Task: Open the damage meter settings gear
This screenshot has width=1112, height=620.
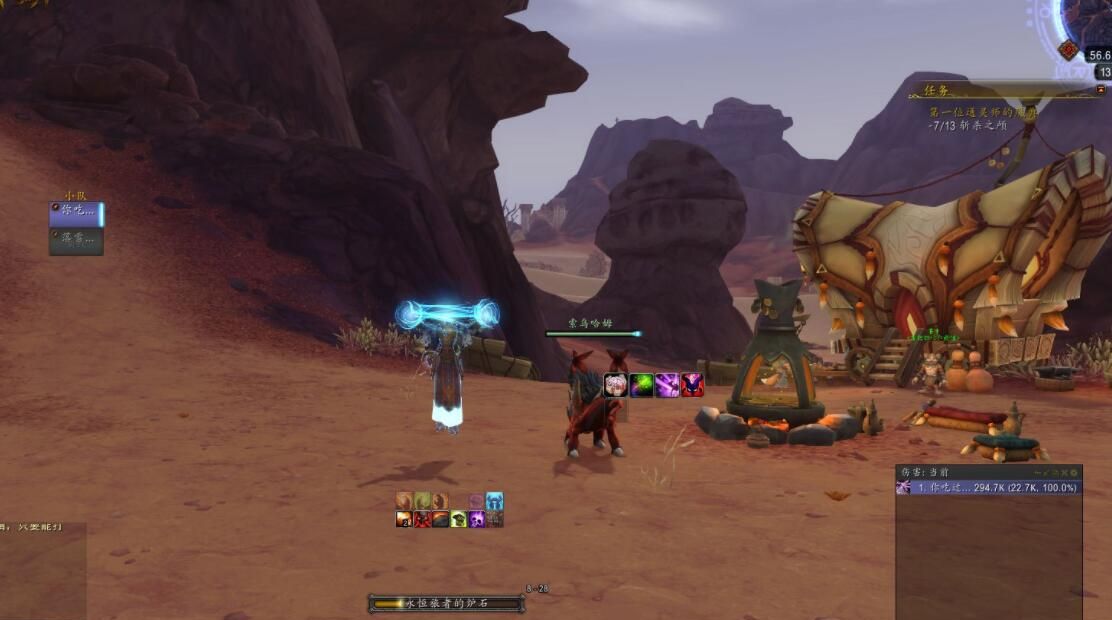Action: (1075, 472)
